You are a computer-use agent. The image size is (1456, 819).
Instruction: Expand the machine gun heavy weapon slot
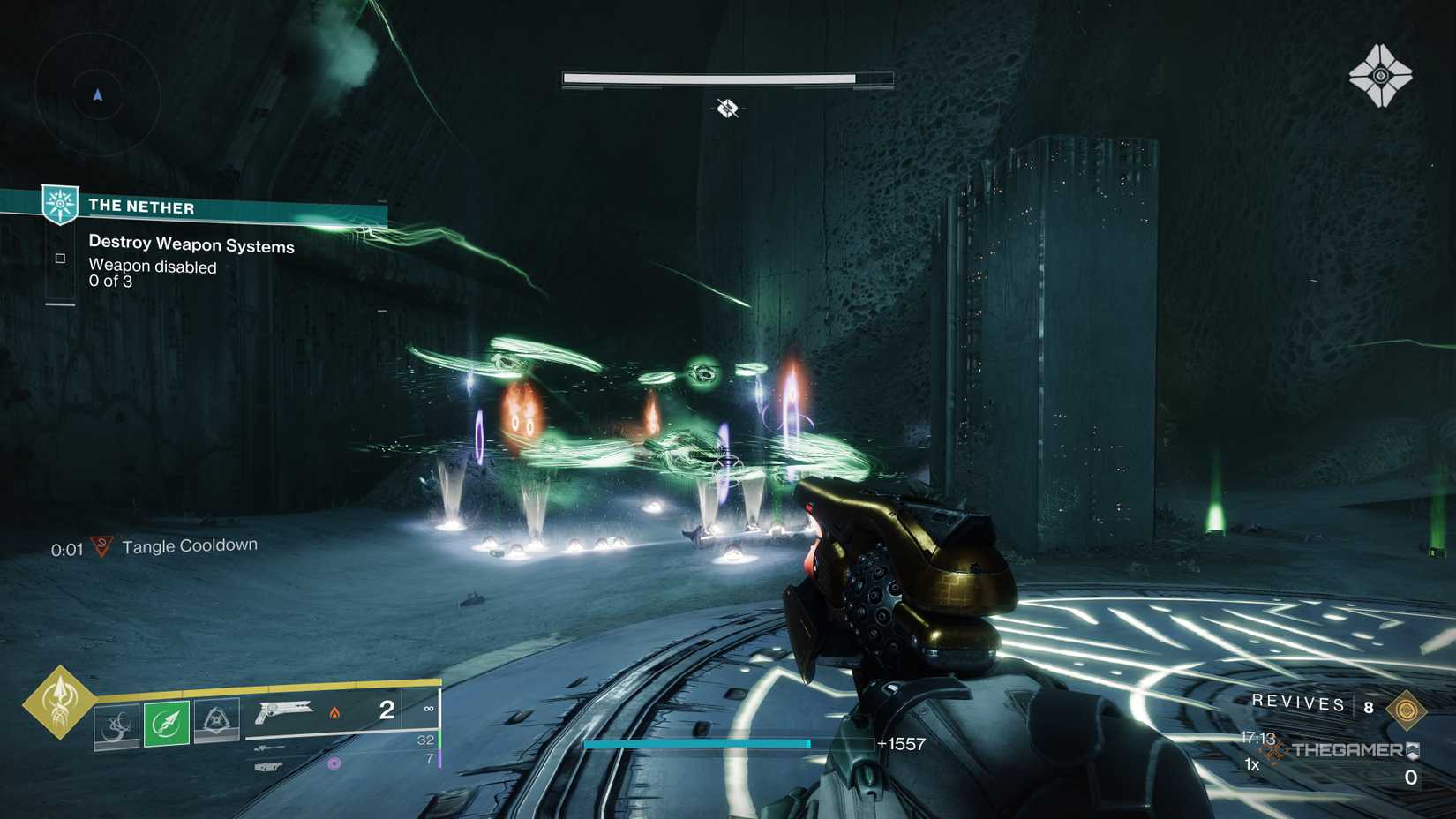click(x=266, y=767)
